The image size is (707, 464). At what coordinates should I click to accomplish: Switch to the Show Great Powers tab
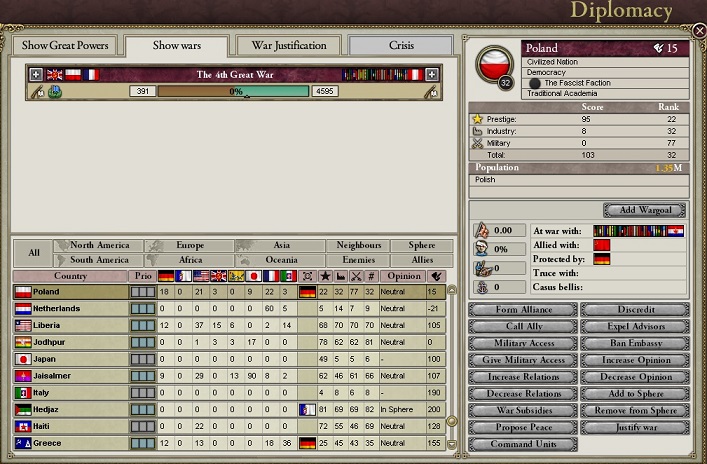click(x=64, y=46)
